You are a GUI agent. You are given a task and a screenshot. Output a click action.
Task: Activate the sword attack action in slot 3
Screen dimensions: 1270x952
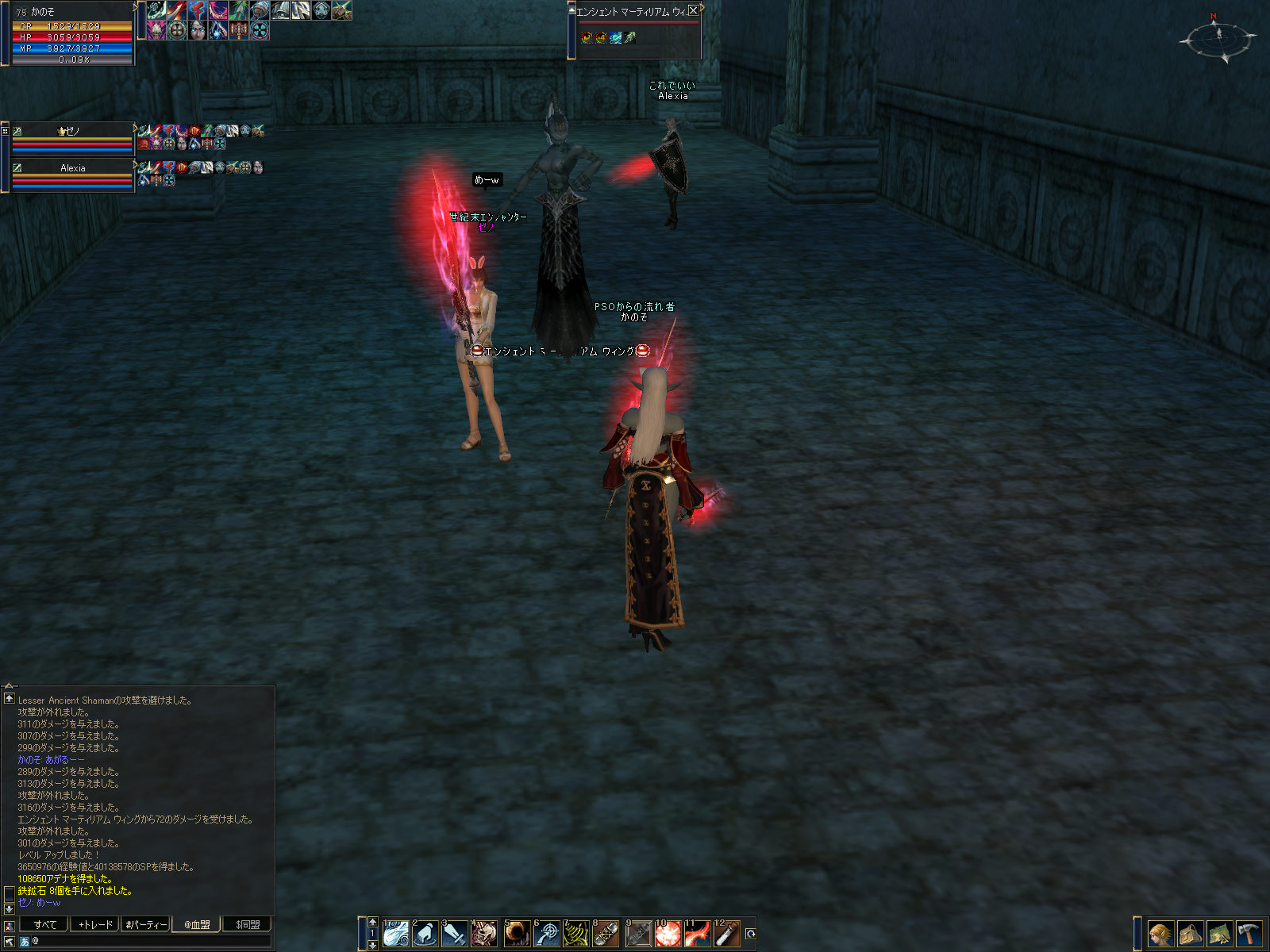455,934
